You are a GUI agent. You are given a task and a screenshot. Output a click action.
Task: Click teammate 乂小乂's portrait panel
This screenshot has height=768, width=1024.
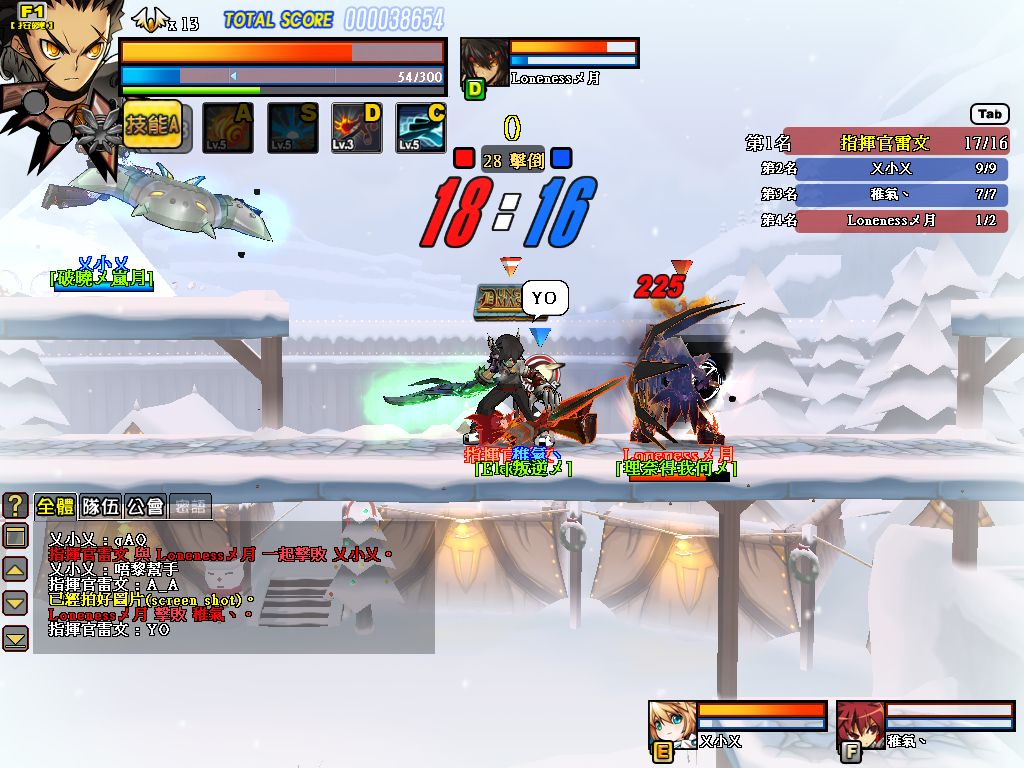click(x=672, y=722)
